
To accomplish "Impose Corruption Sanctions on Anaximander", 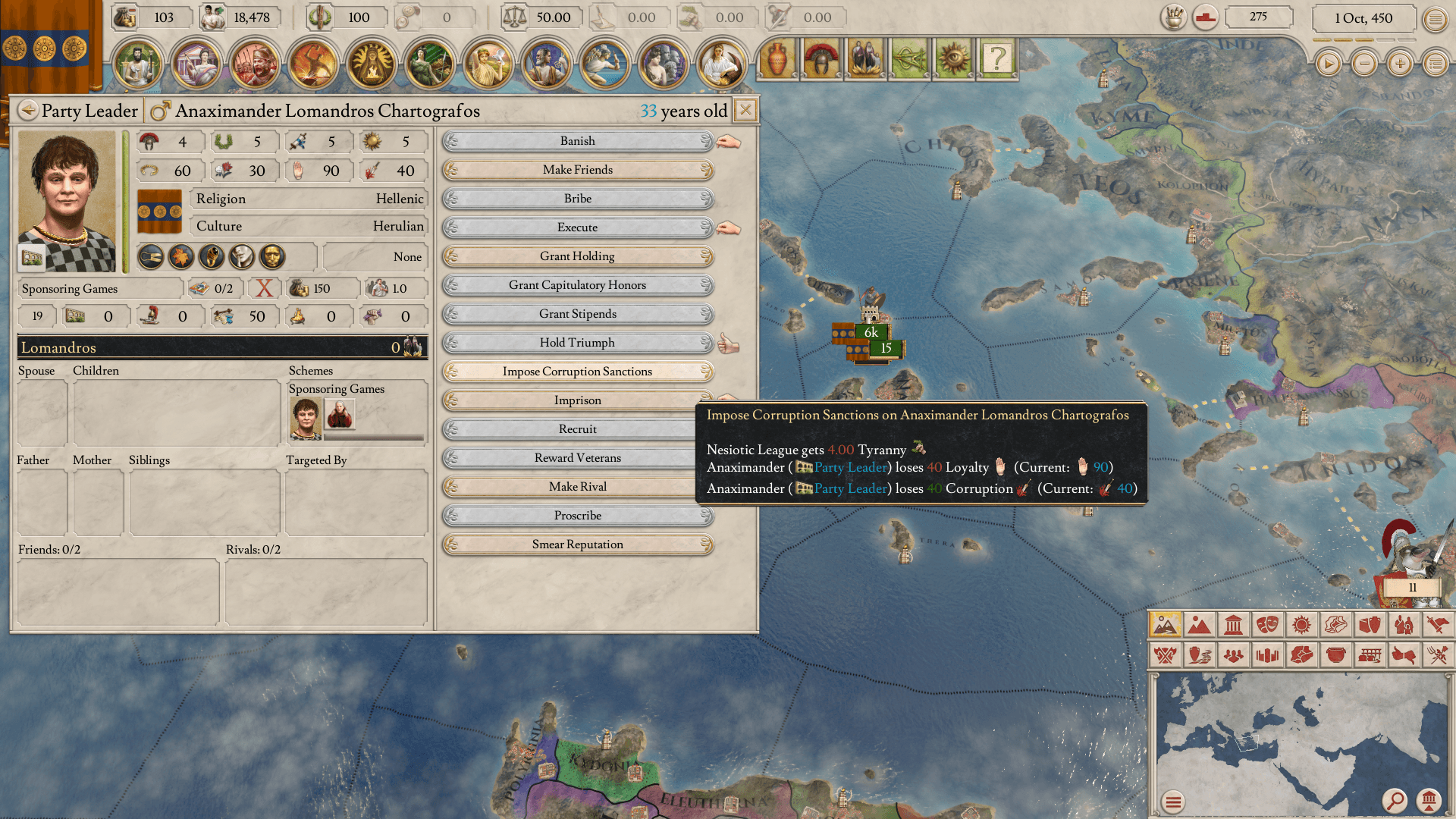I will 577,372.
